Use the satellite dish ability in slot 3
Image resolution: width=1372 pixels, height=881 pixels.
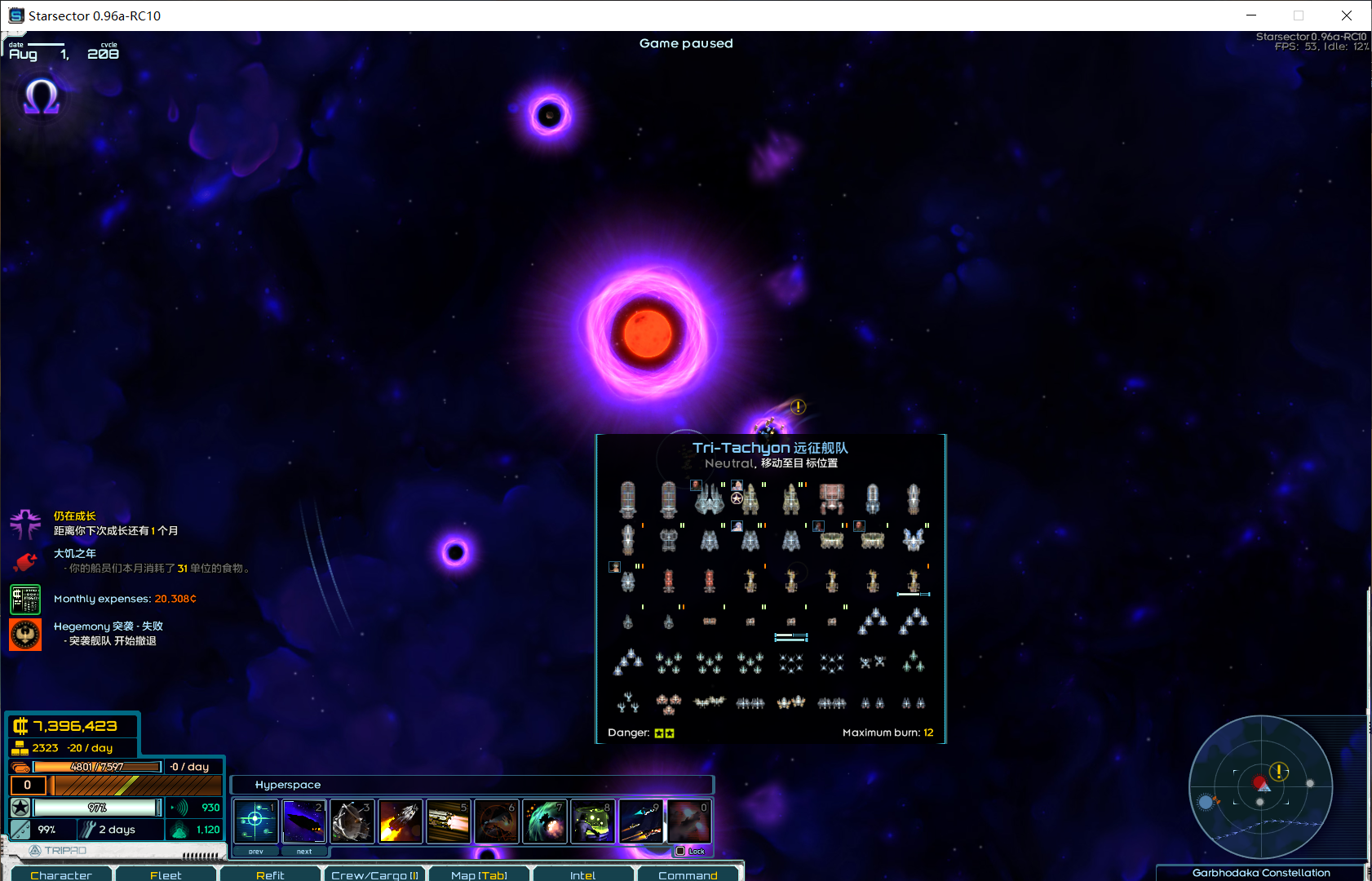click(352, 821)
